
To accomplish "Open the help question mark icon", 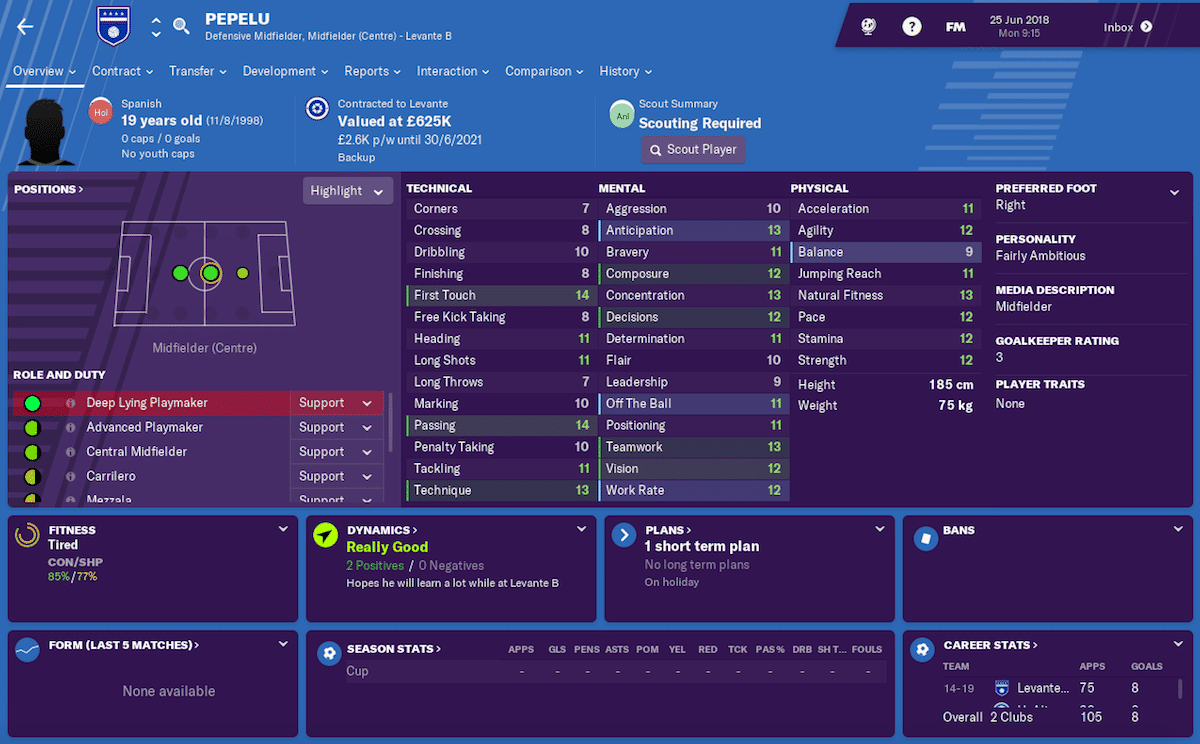I will [x=912, y=27].
